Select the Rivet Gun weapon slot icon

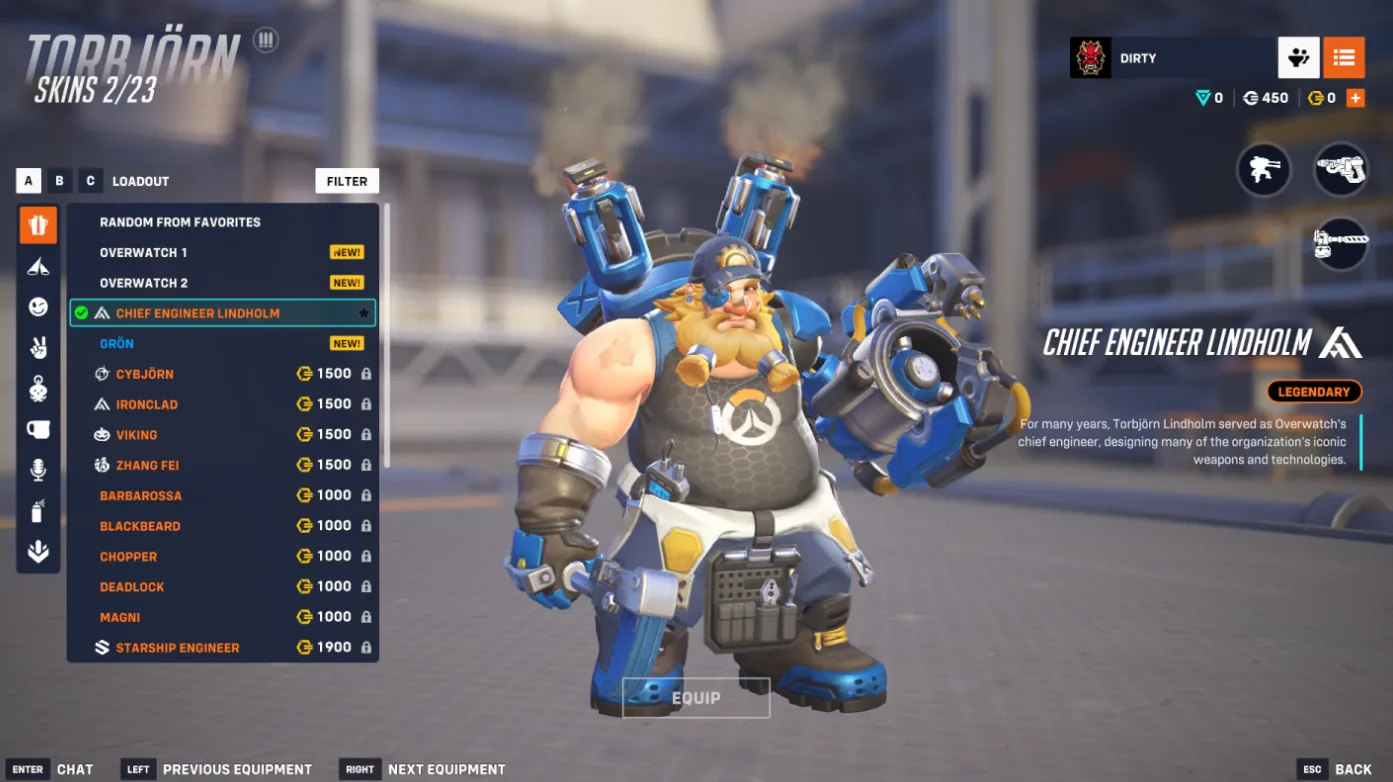[x=1340, y=170]
